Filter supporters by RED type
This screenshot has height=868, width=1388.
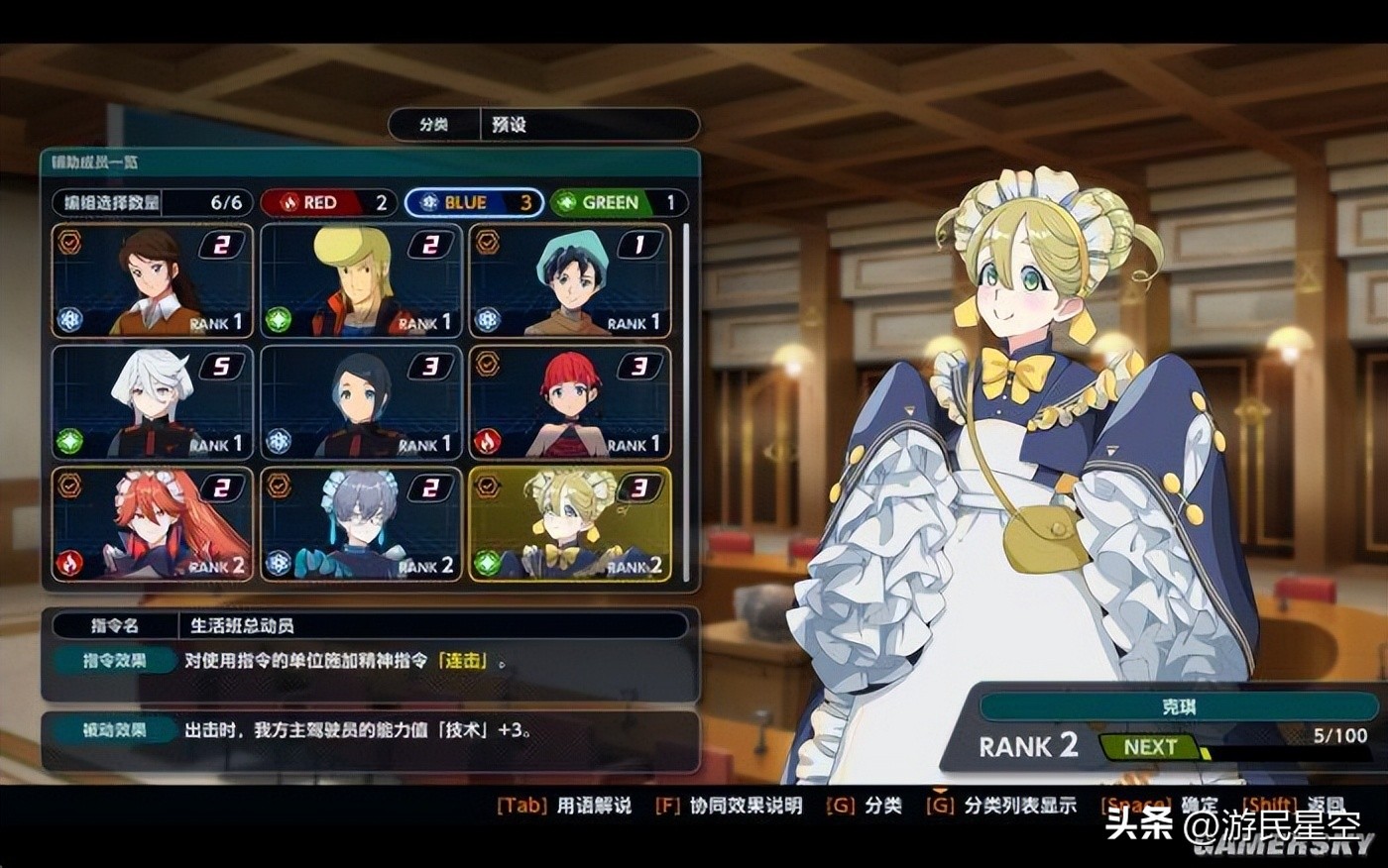[328, 202]
